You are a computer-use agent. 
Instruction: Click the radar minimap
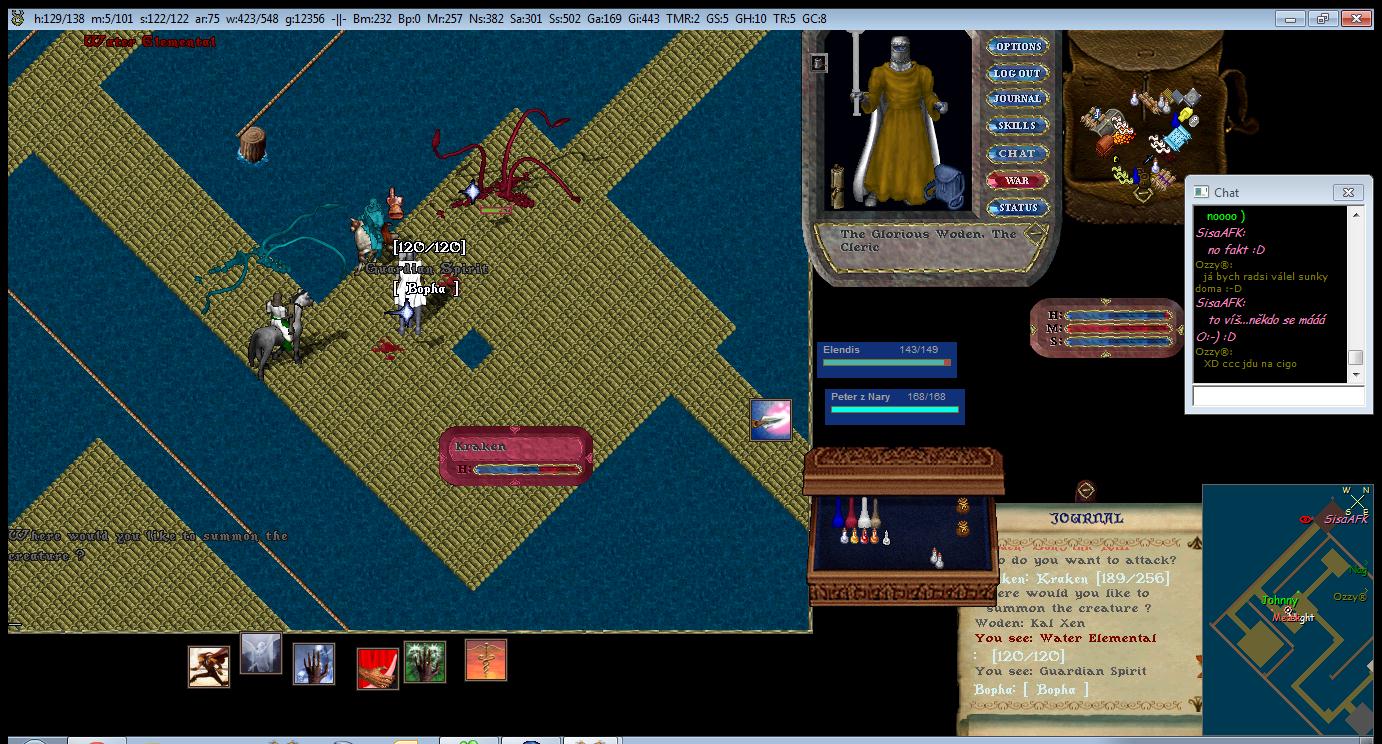(1290, 610)
